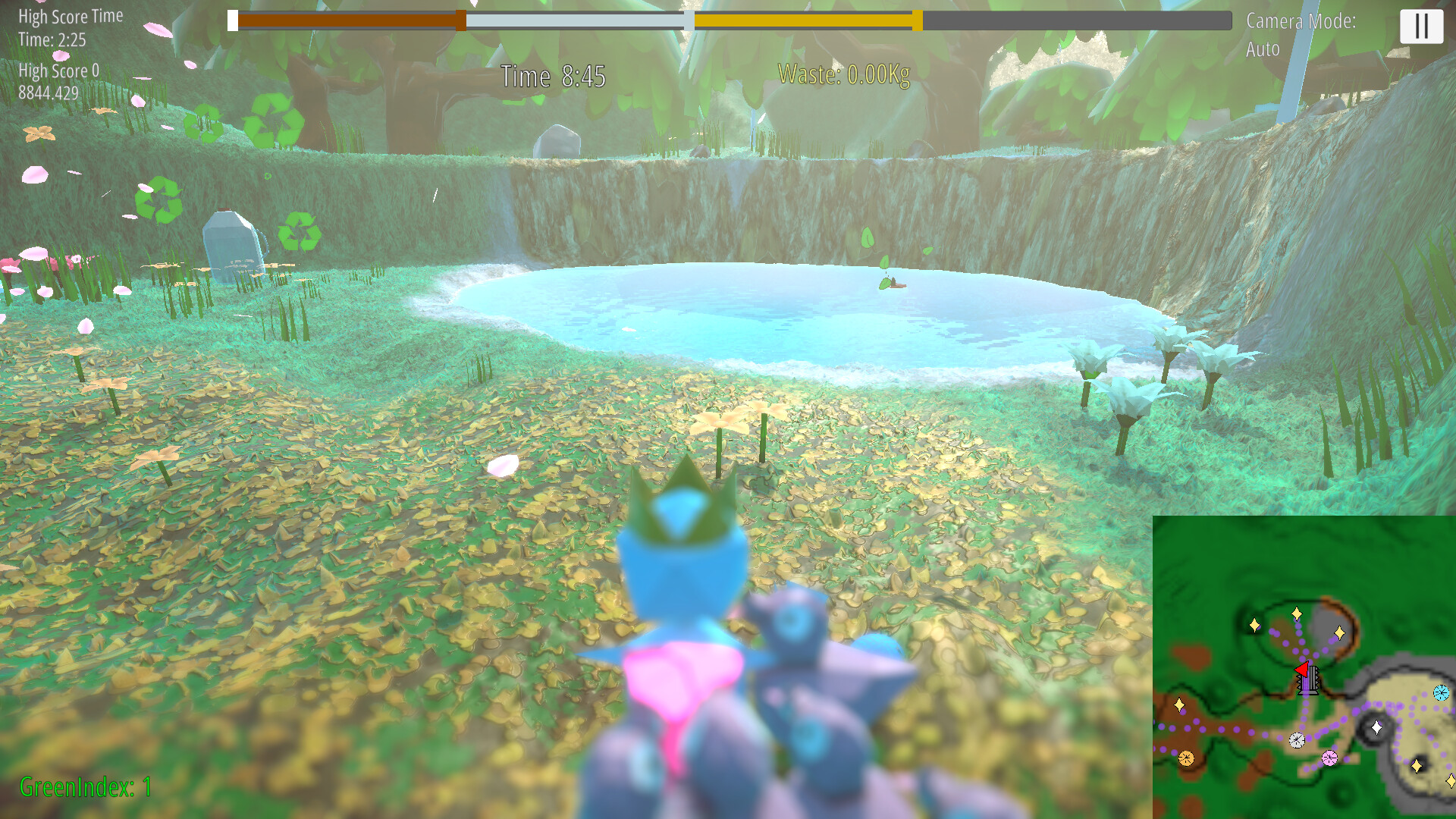Click the gray compass marker on the minimap

[1297, 739]
